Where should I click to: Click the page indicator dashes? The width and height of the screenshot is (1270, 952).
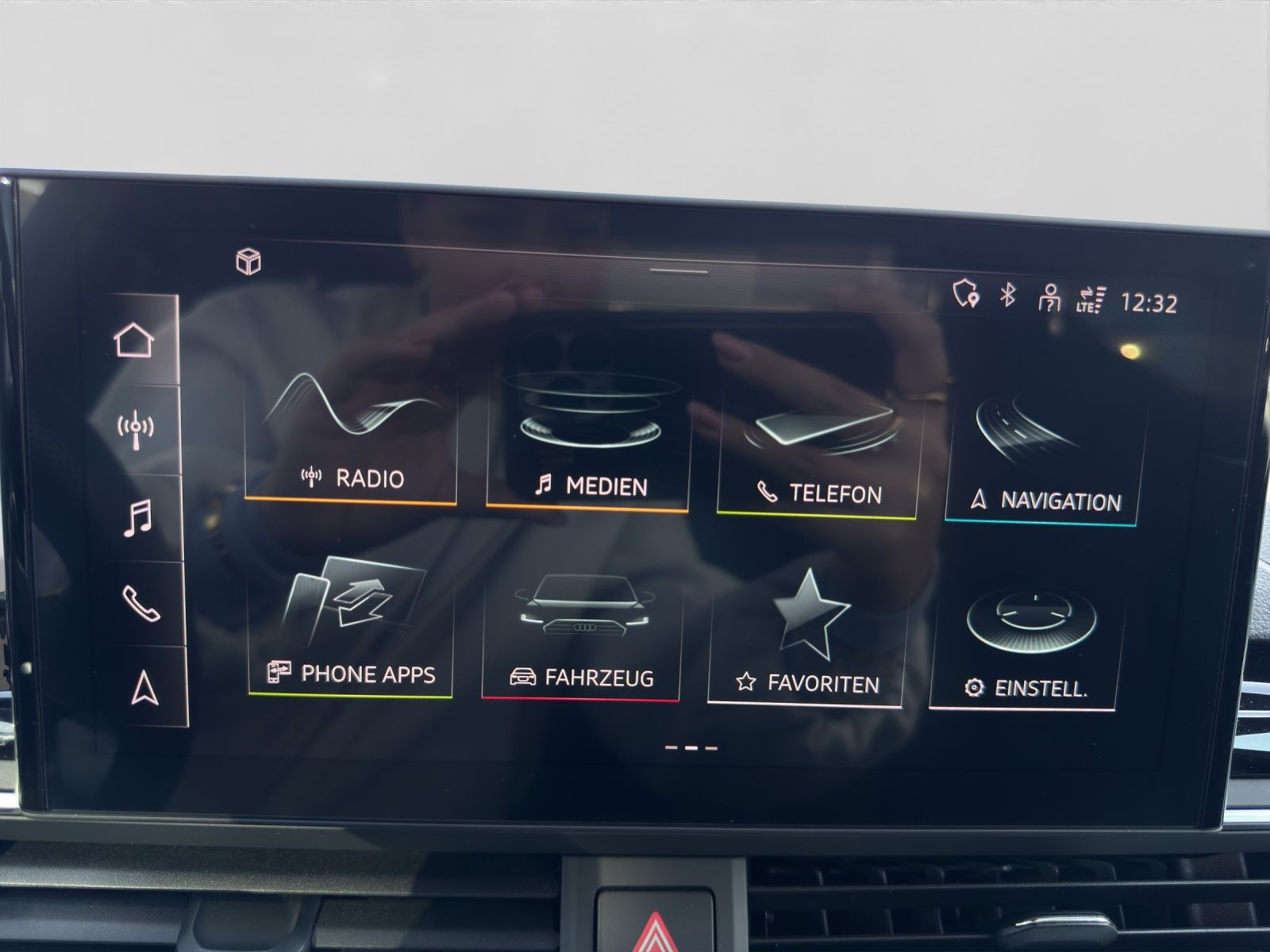[x=691, y=747]
